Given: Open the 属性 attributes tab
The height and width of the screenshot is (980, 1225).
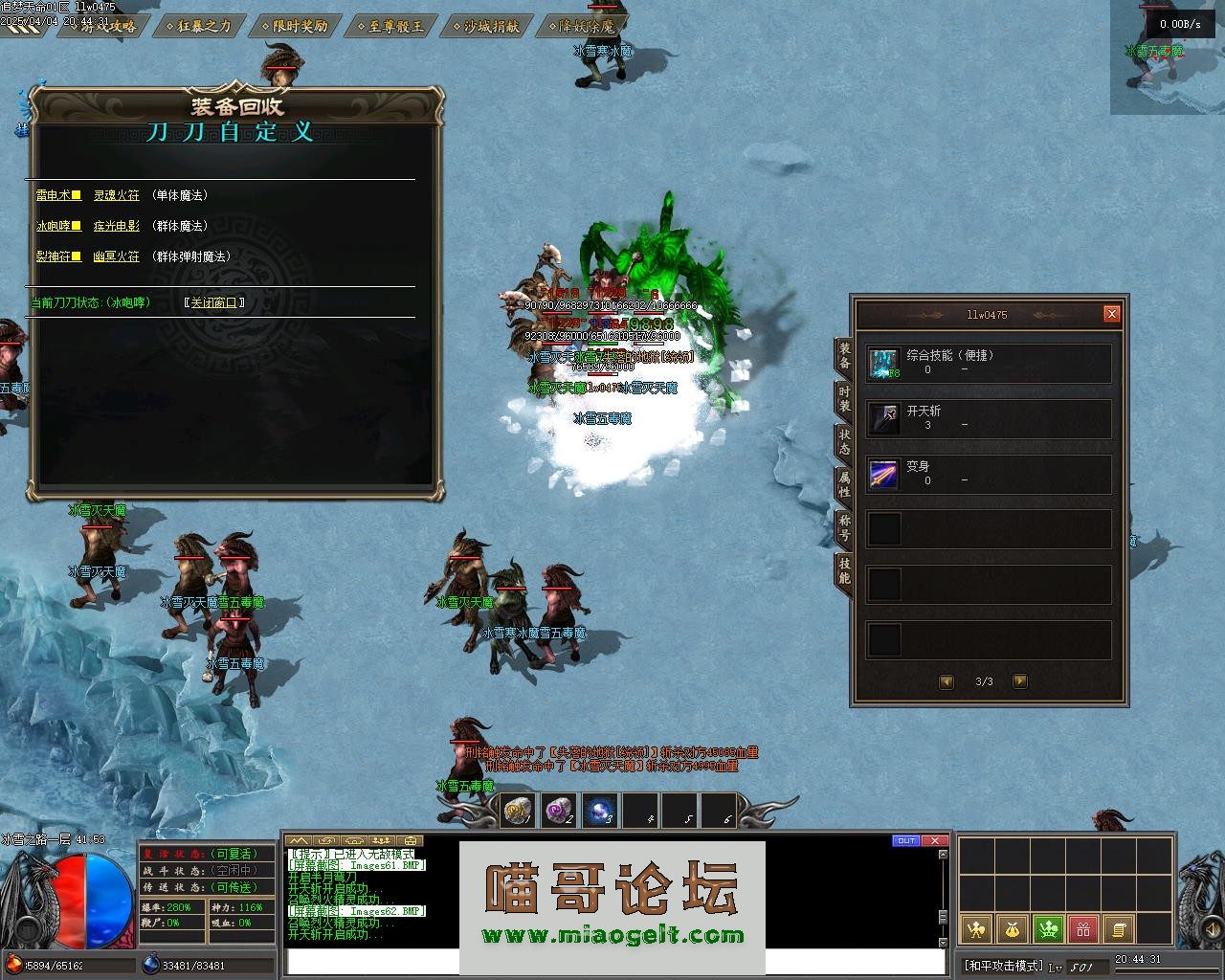Looking at the screenshot, I should (844, 484).
